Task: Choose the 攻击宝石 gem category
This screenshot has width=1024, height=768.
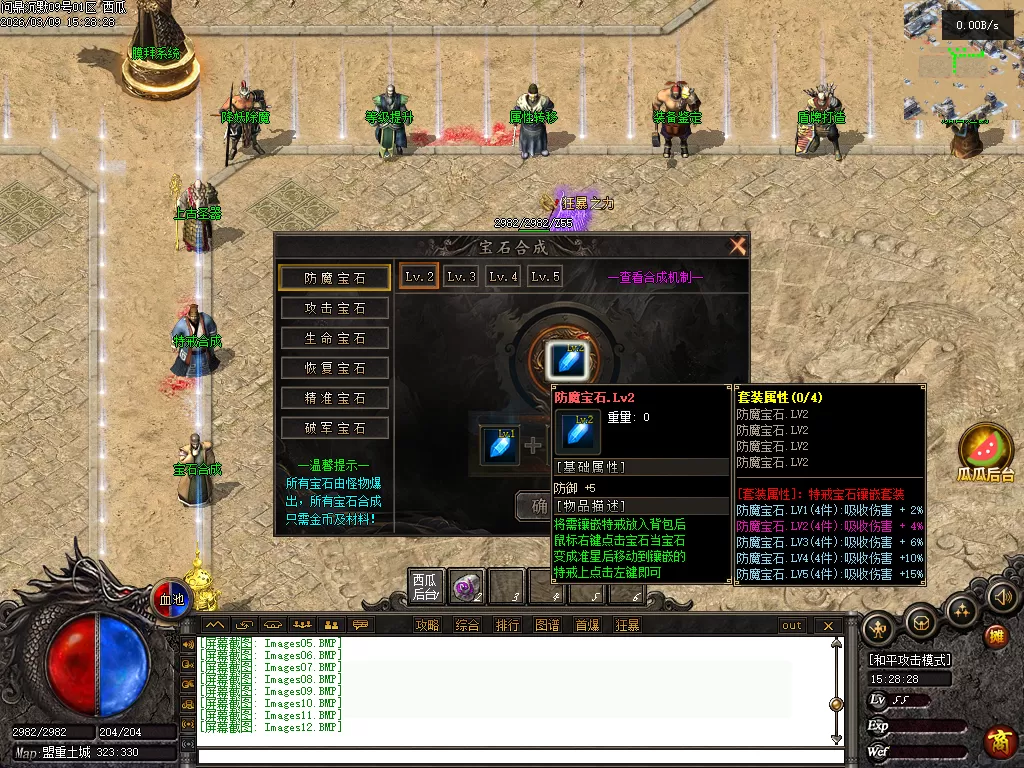Action: coord(334,308)
